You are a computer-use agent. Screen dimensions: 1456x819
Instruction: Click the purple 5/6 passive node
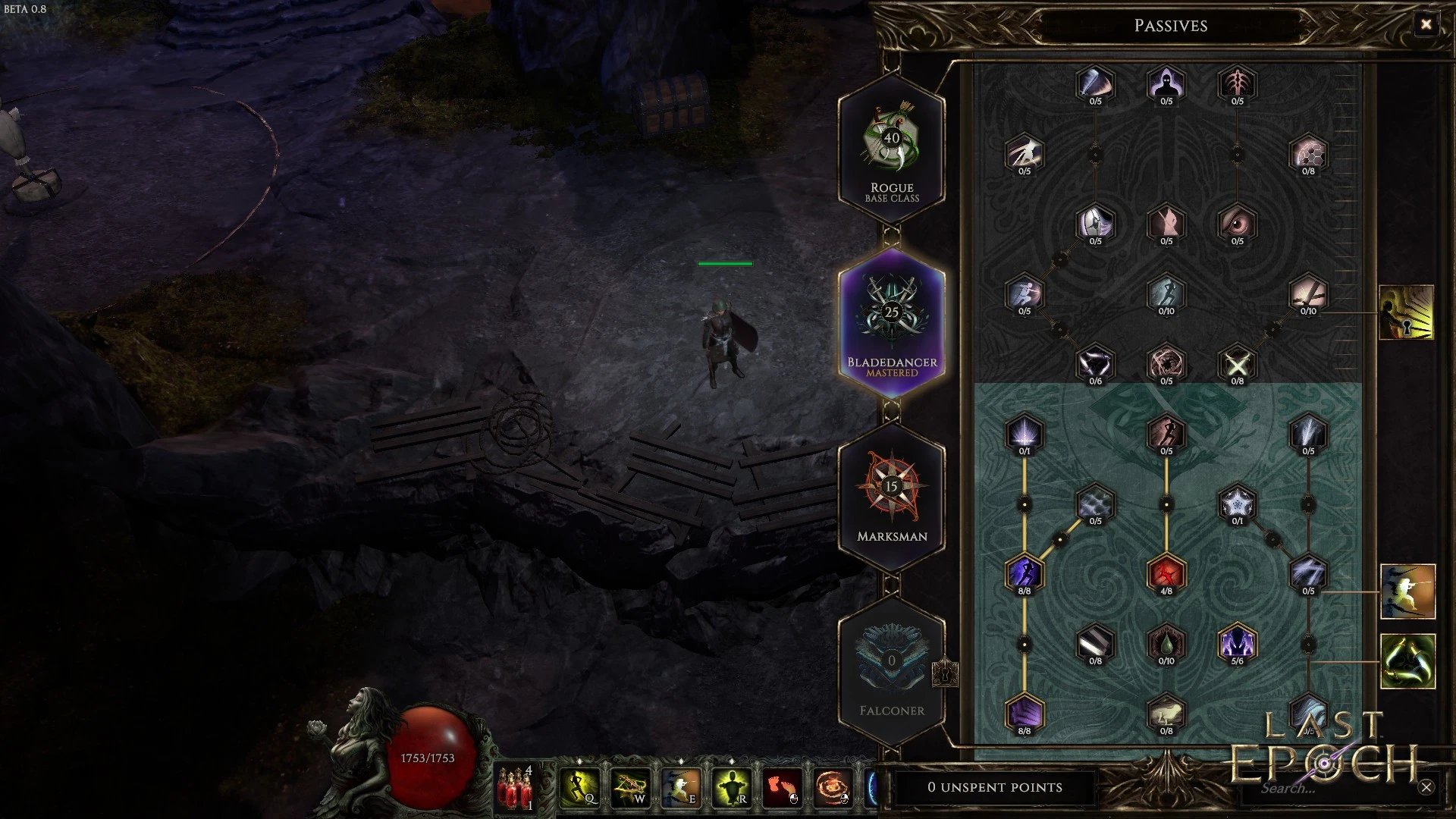click(x=1237, y=644)
